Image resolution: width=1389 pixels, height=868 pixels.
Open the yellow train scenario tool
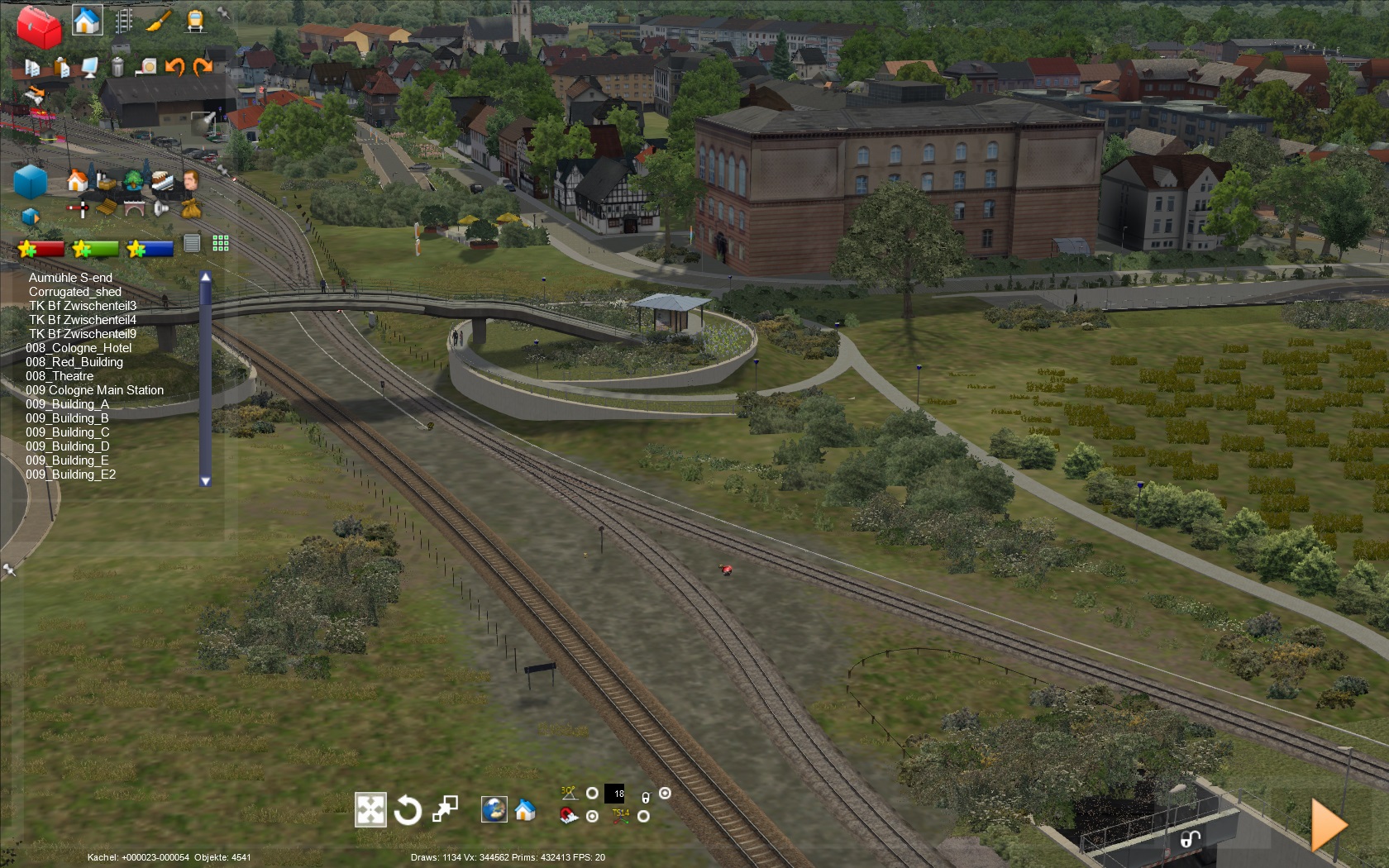[195, 20]
